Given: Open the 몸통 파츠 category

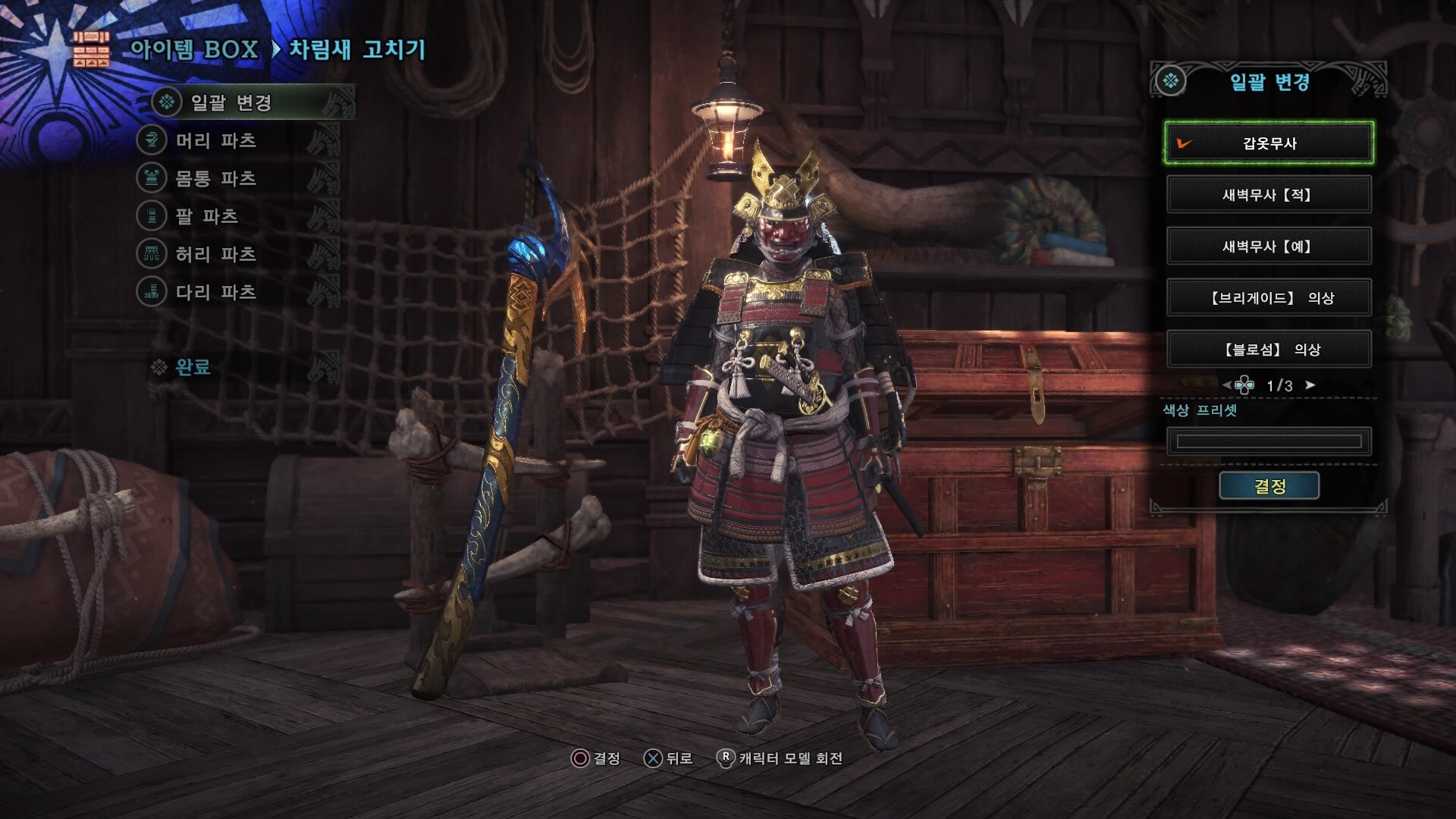Looking at the screenshot, I should click(x=216, y=178).
